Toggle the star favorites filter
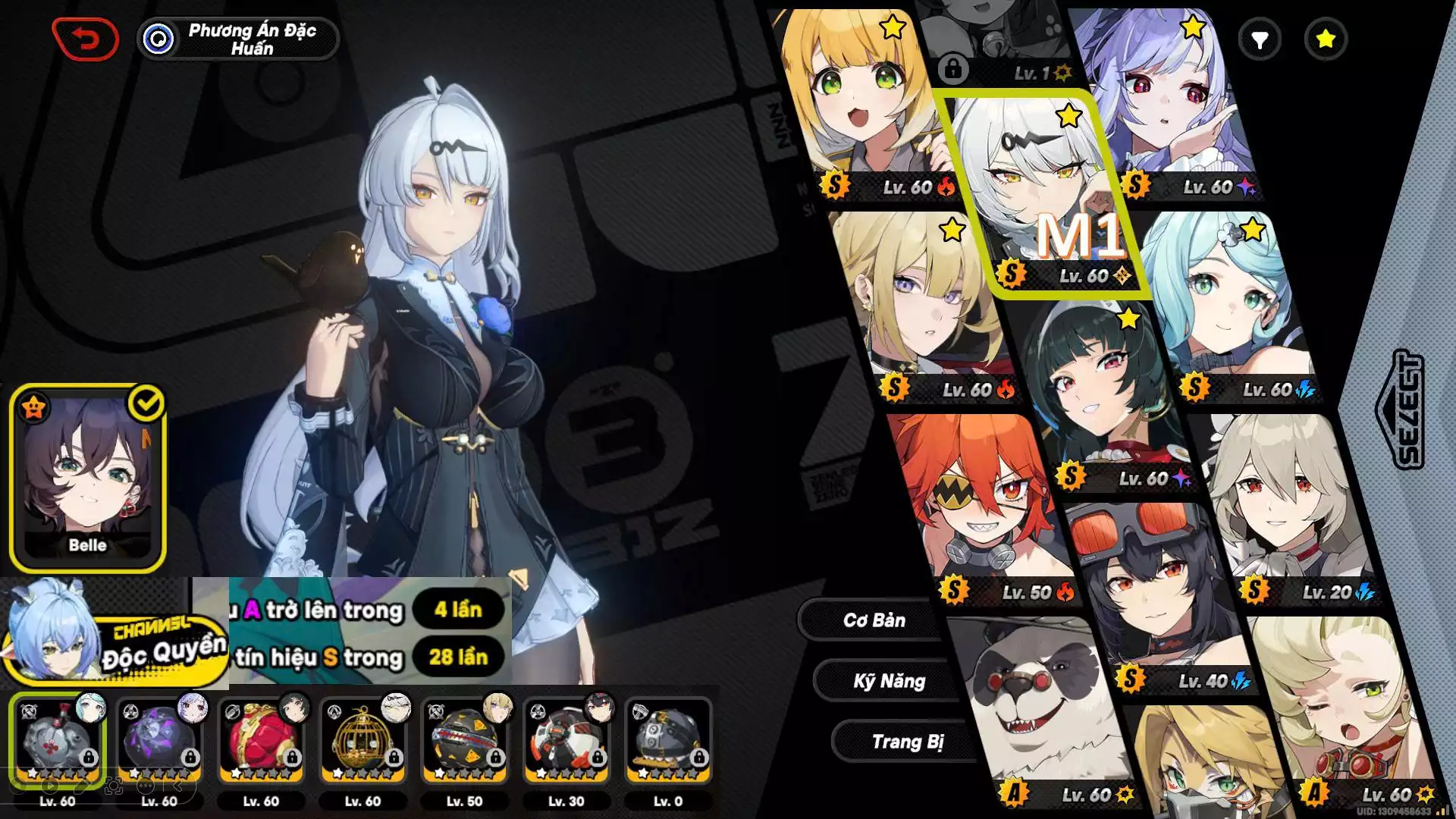 [x=1326, y=39]
